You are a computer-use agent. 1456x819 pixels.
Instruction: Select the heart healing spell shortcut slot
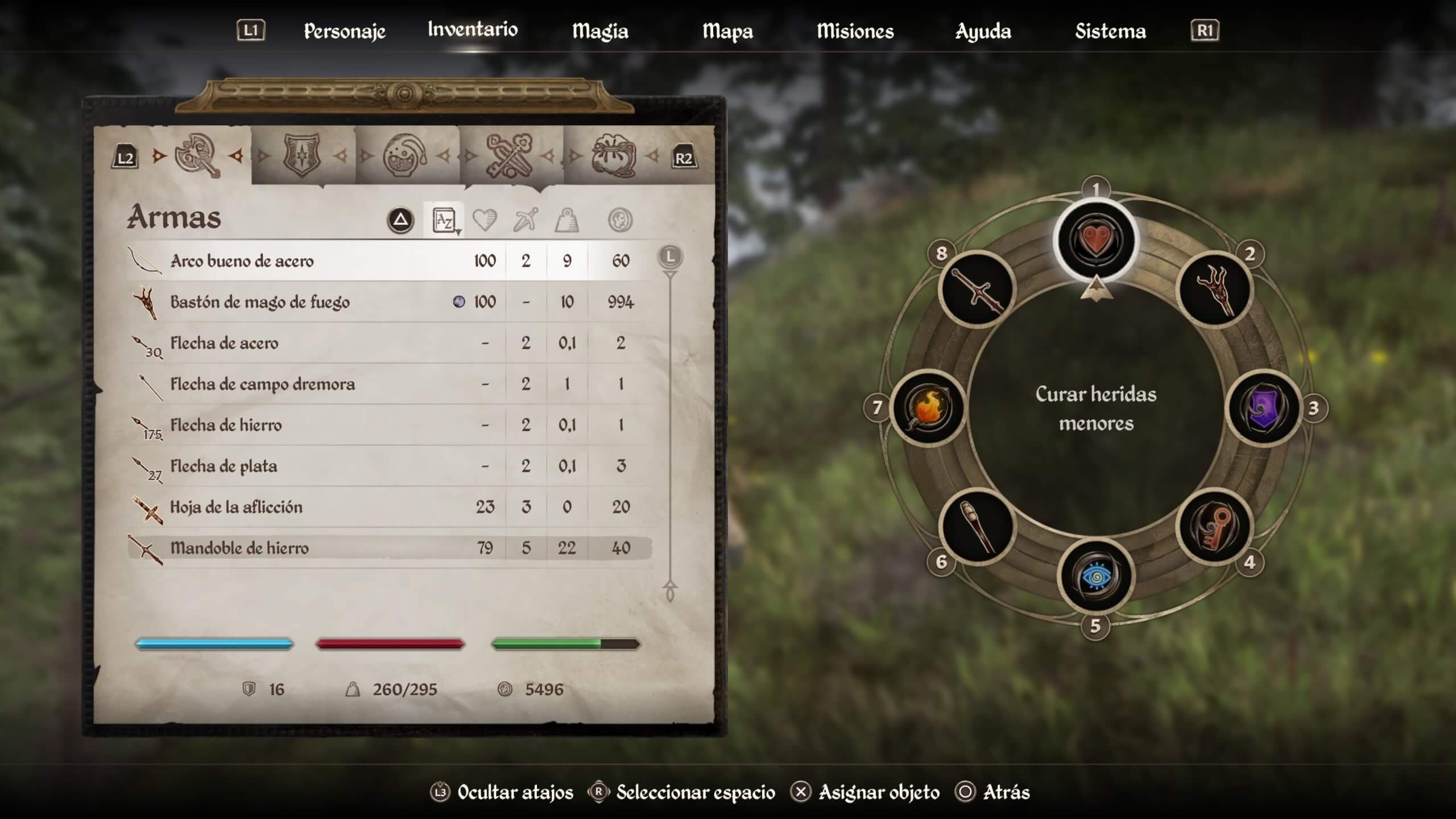1095,240
